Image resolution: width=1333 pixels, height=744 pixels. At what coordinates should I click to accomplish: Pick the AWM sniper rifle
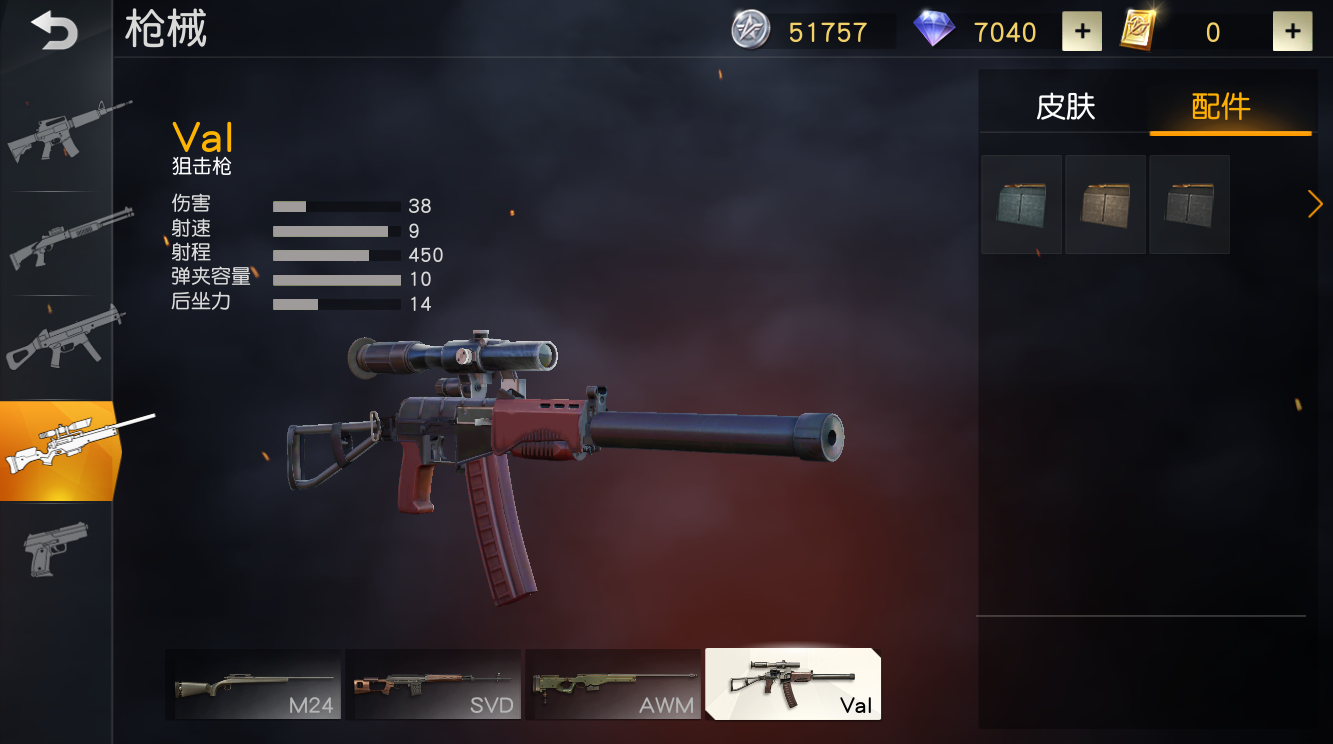coord(613,685)
